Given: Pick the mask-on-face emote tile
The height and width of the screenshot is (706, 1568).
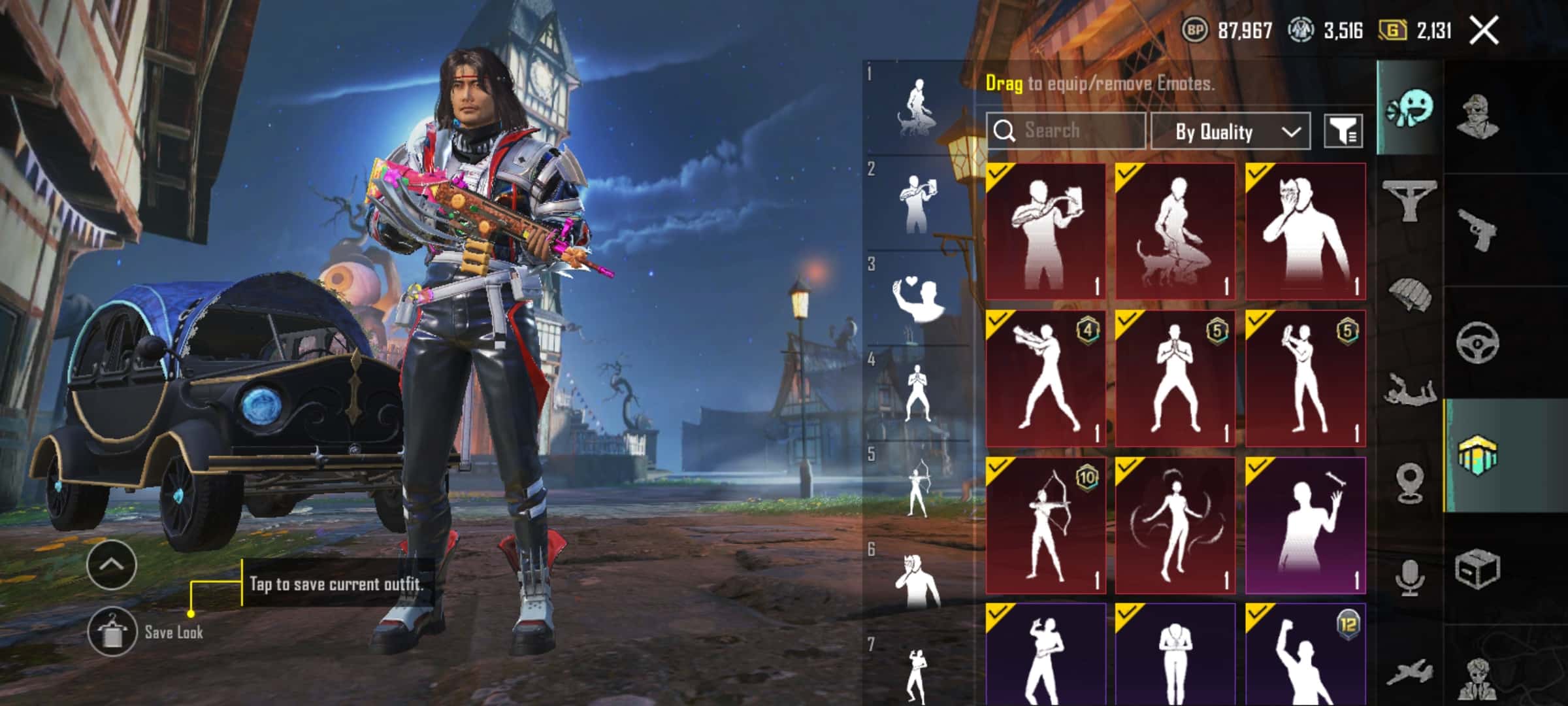Looking at the screenshot, I should pyautogui.click(x=1305, y=231).
